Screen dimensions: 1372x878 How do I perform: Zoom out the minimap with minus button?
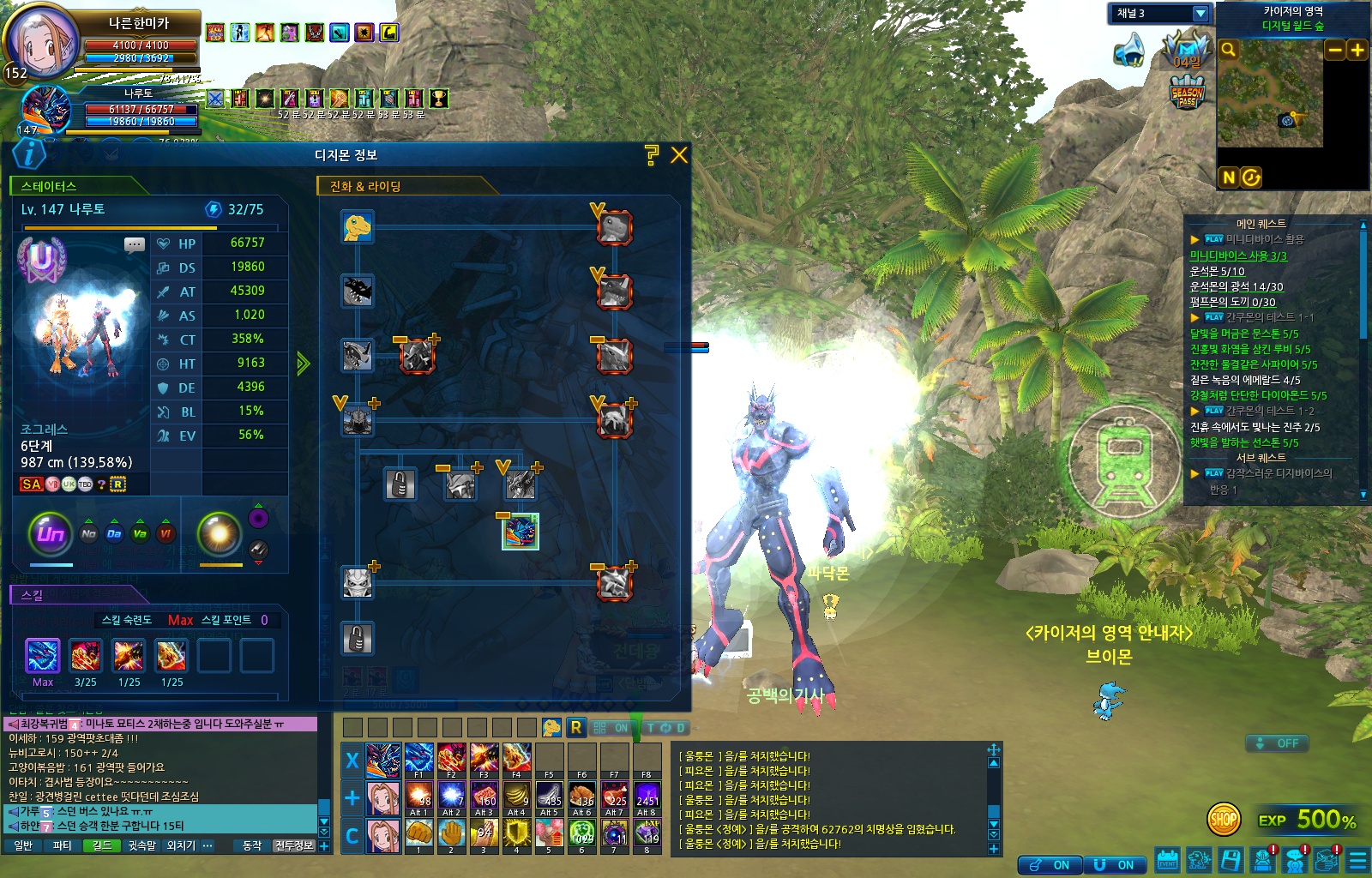[1335, 51]
